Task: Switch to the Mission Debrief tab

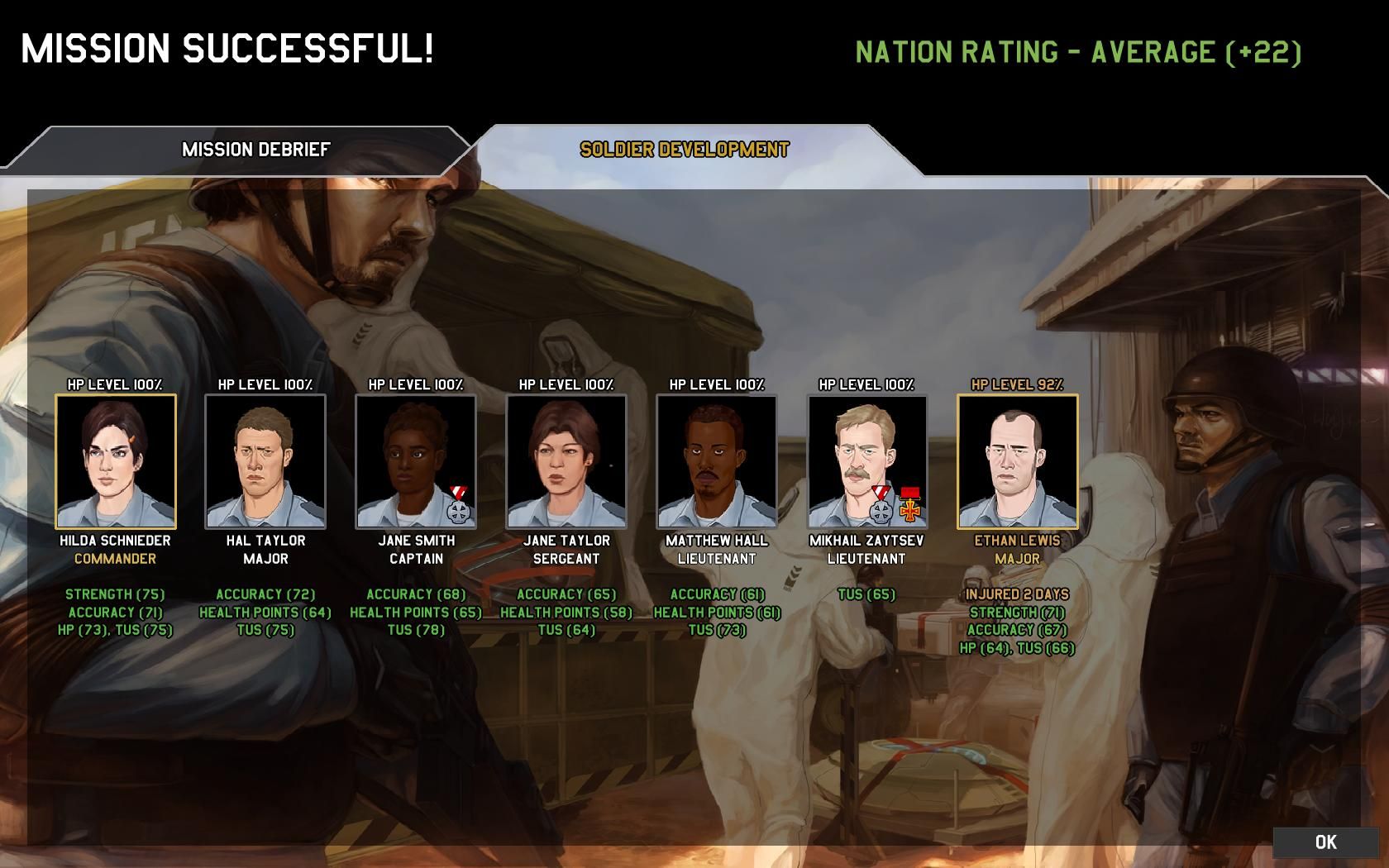Action: point(255,150)
